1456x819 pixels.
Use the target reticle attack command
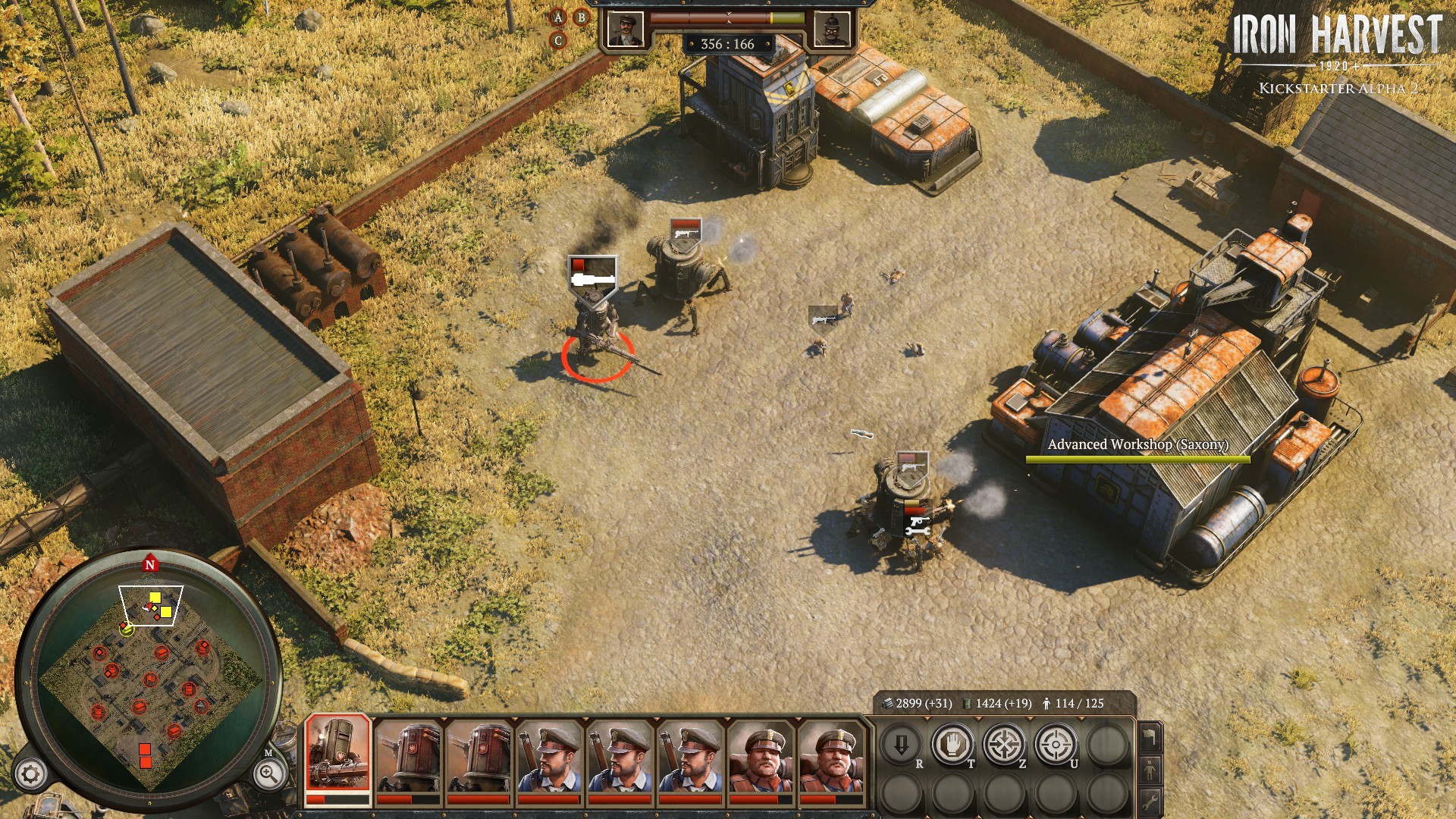pyautogui.click(x=1056, y=745)
